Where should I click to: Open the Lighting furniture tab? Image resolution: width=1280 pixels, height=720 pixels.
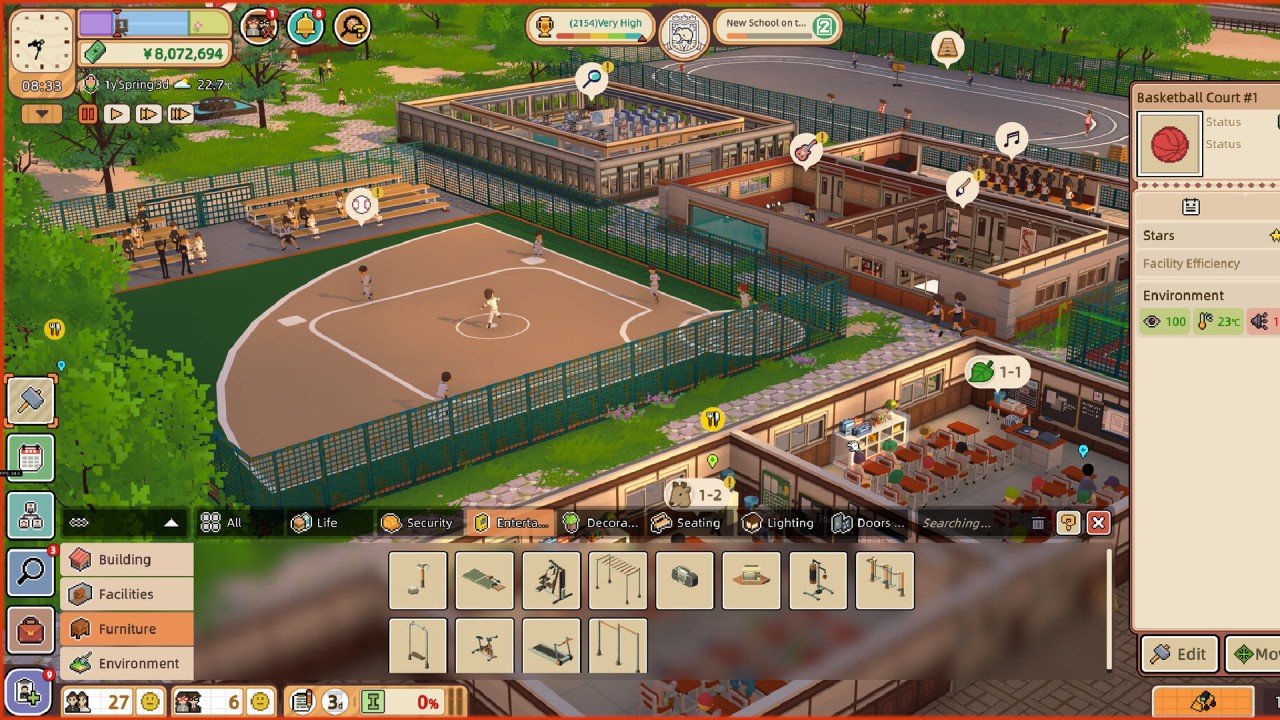pos(778,523)
